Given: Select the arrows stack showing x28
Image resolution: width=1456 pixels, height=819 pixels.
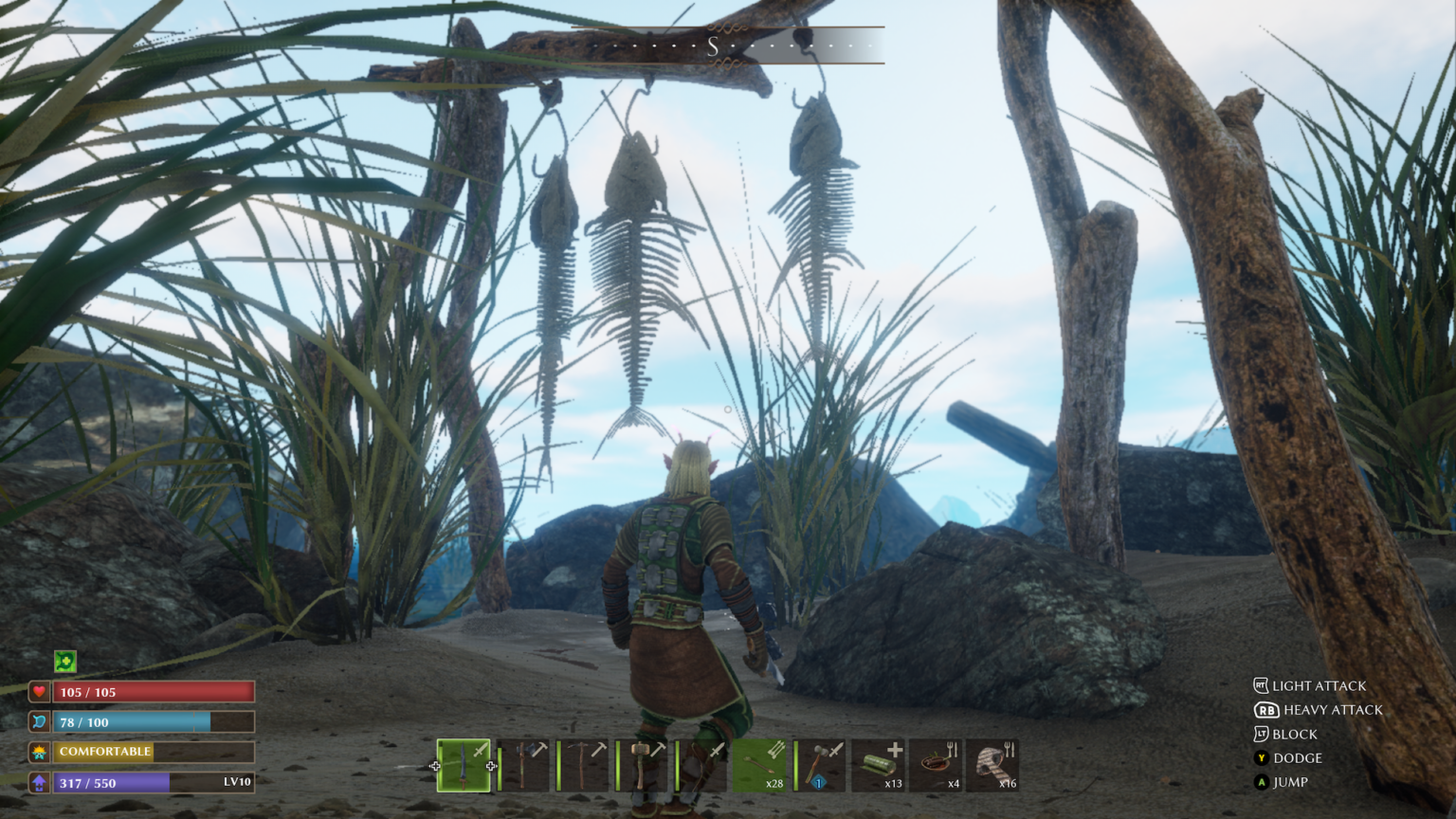Looking at the screenshot, I should [762, 764].
